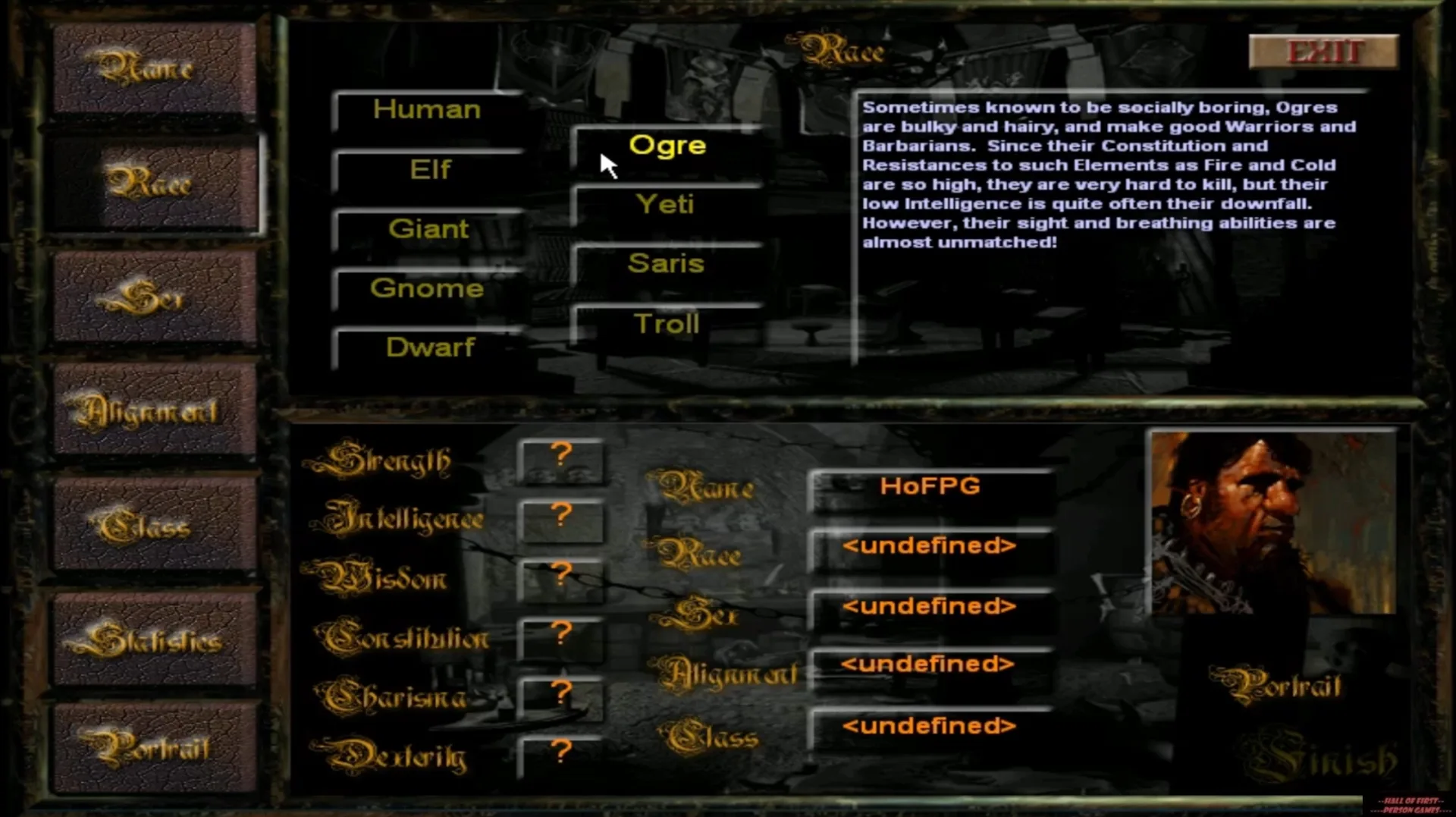
Task: Choose the Elf race
Action: click(429, 169)
